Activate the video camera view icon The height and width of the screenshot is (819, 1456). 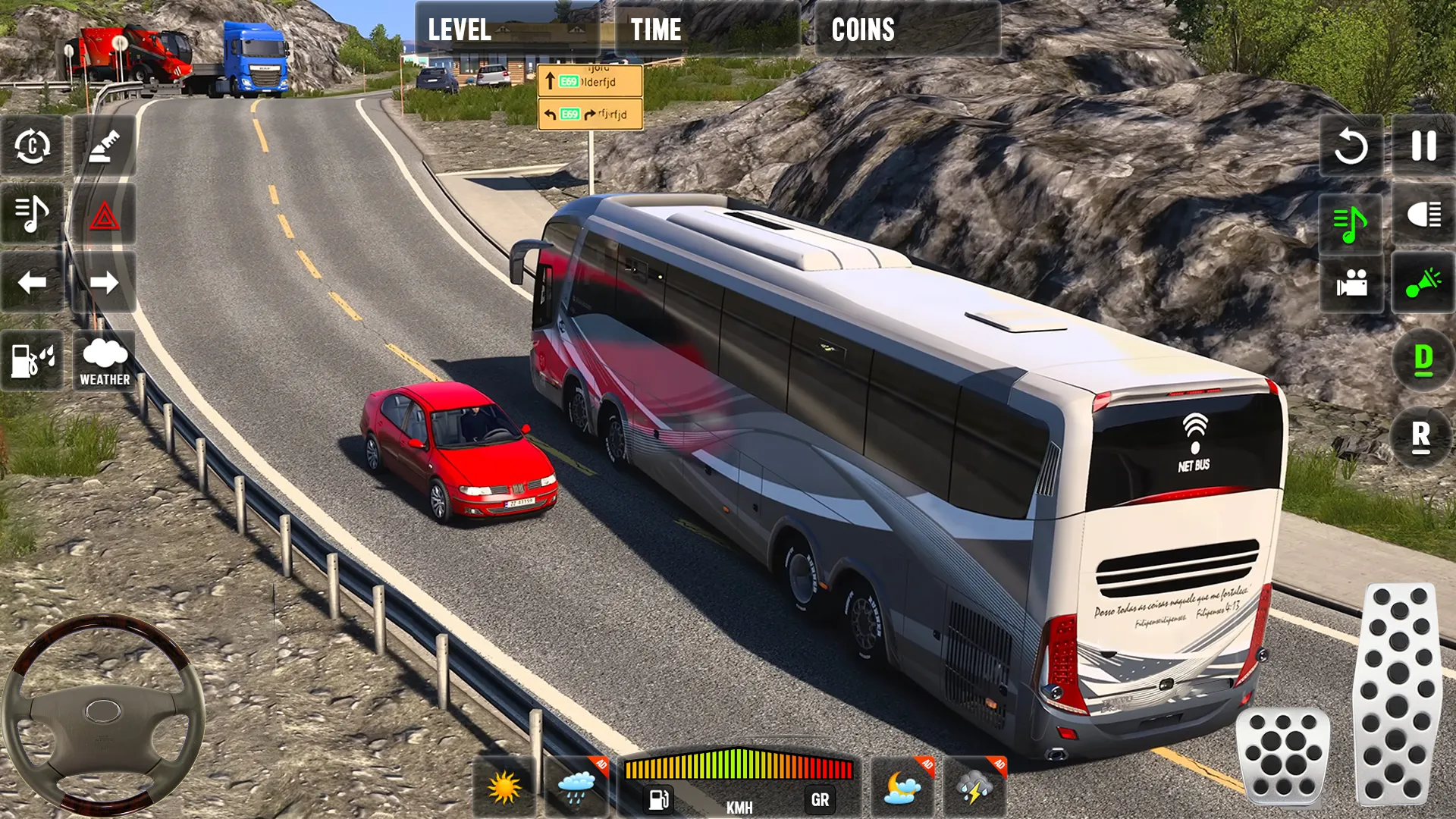pyautogui.click(x=1350, y=286)
